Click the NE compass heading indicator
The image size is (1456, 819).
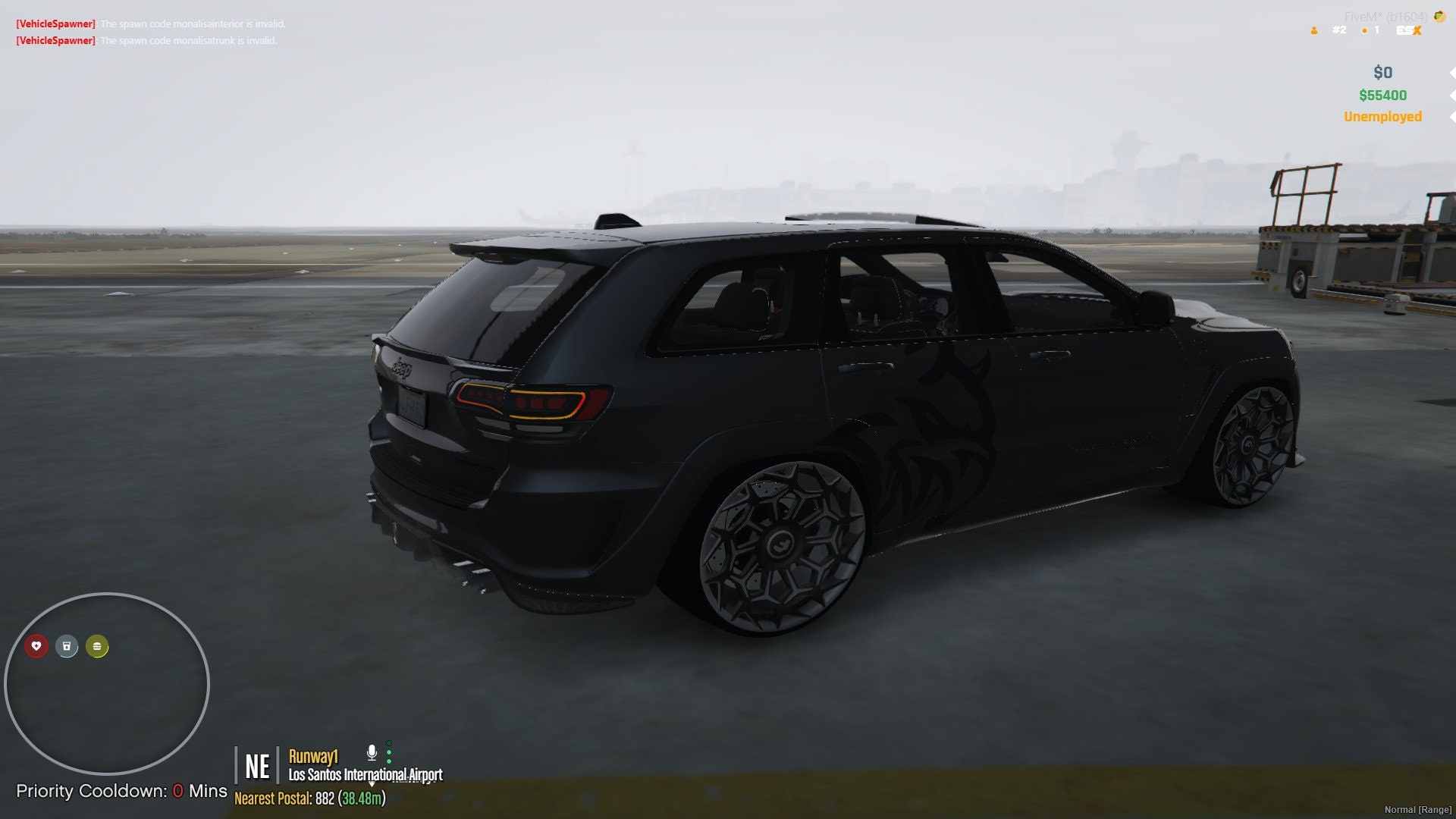click(258, 767)
